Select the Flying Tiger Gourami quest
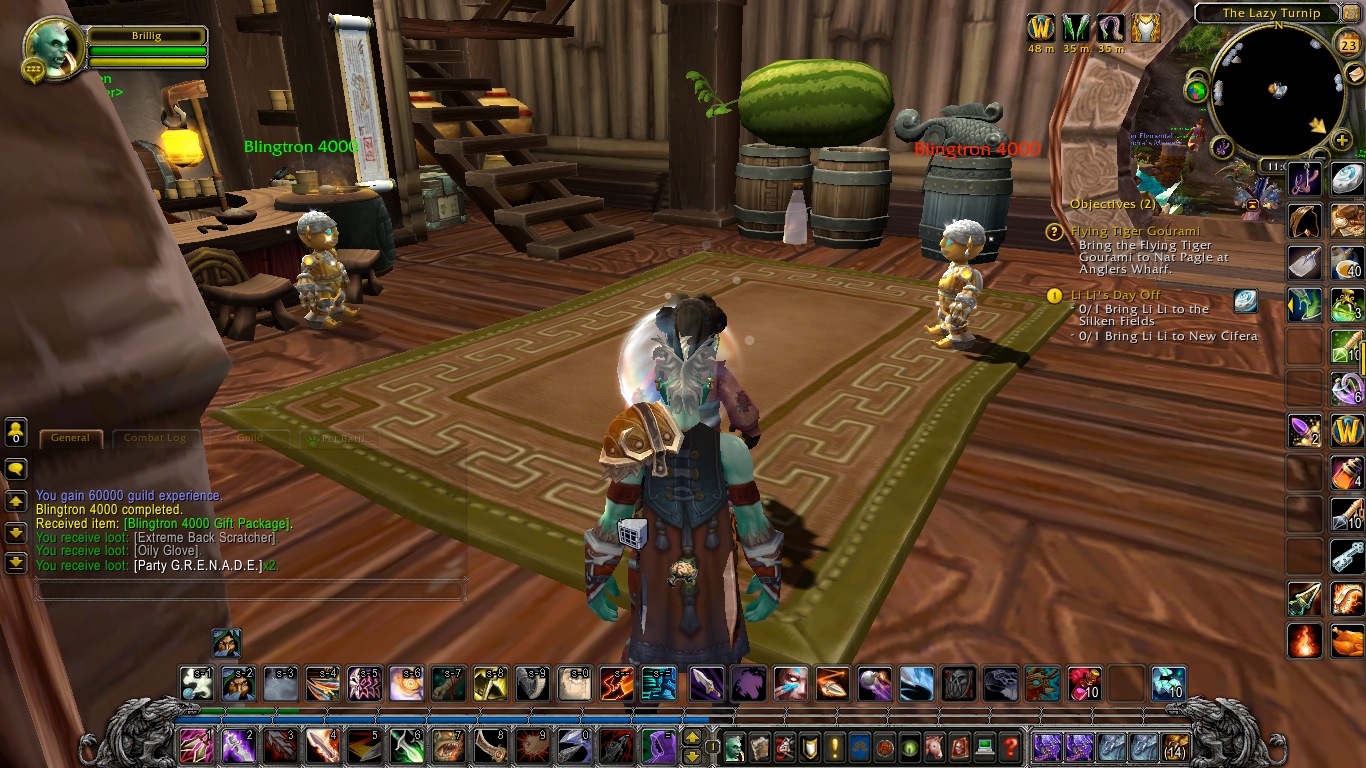This screenshot has width=1366, height=768. tap(1135, 231)
